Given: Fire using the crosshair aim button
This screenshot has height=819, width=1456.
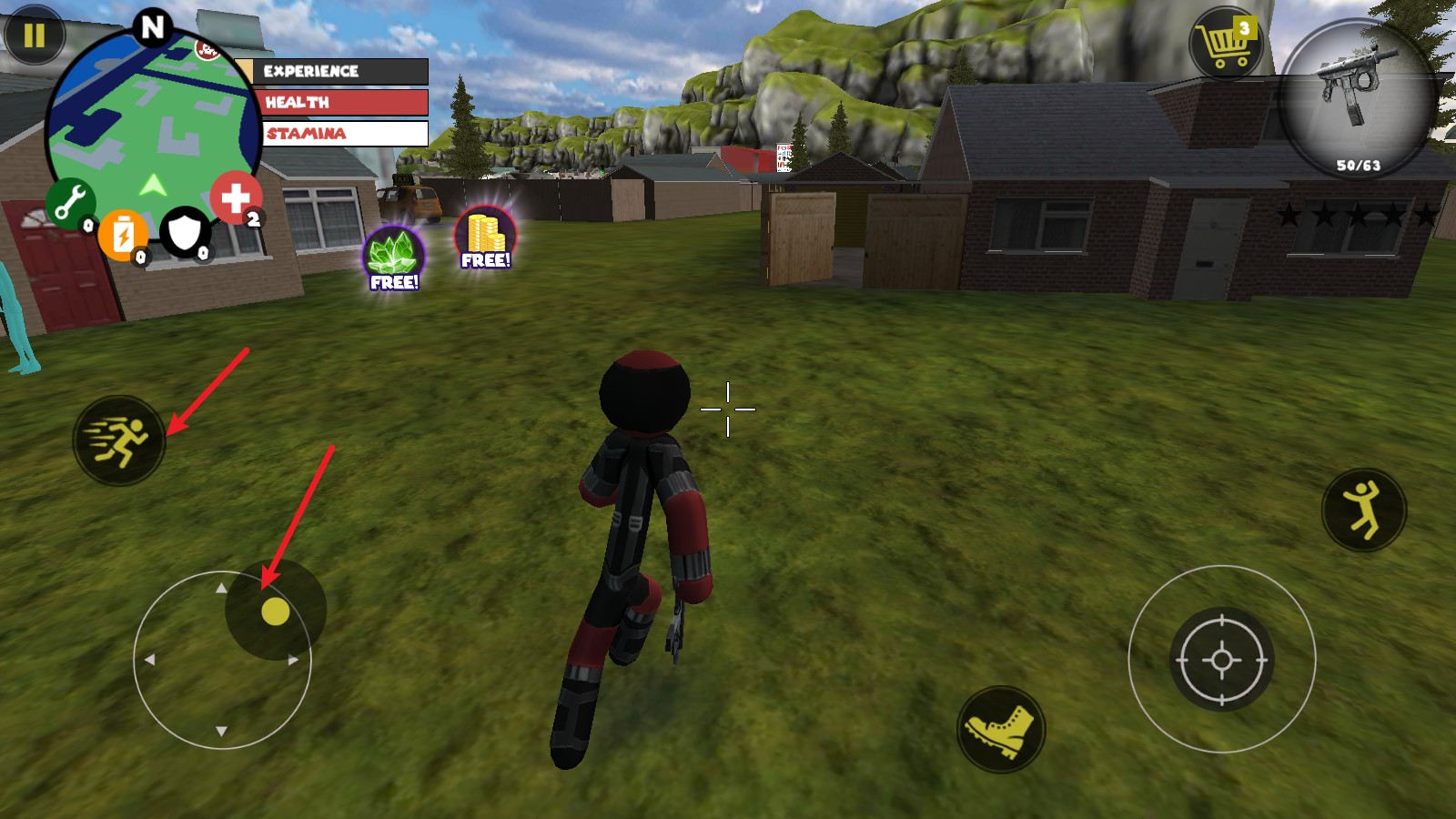Looking at the screenshot, I should click(x=1221, y=660).
